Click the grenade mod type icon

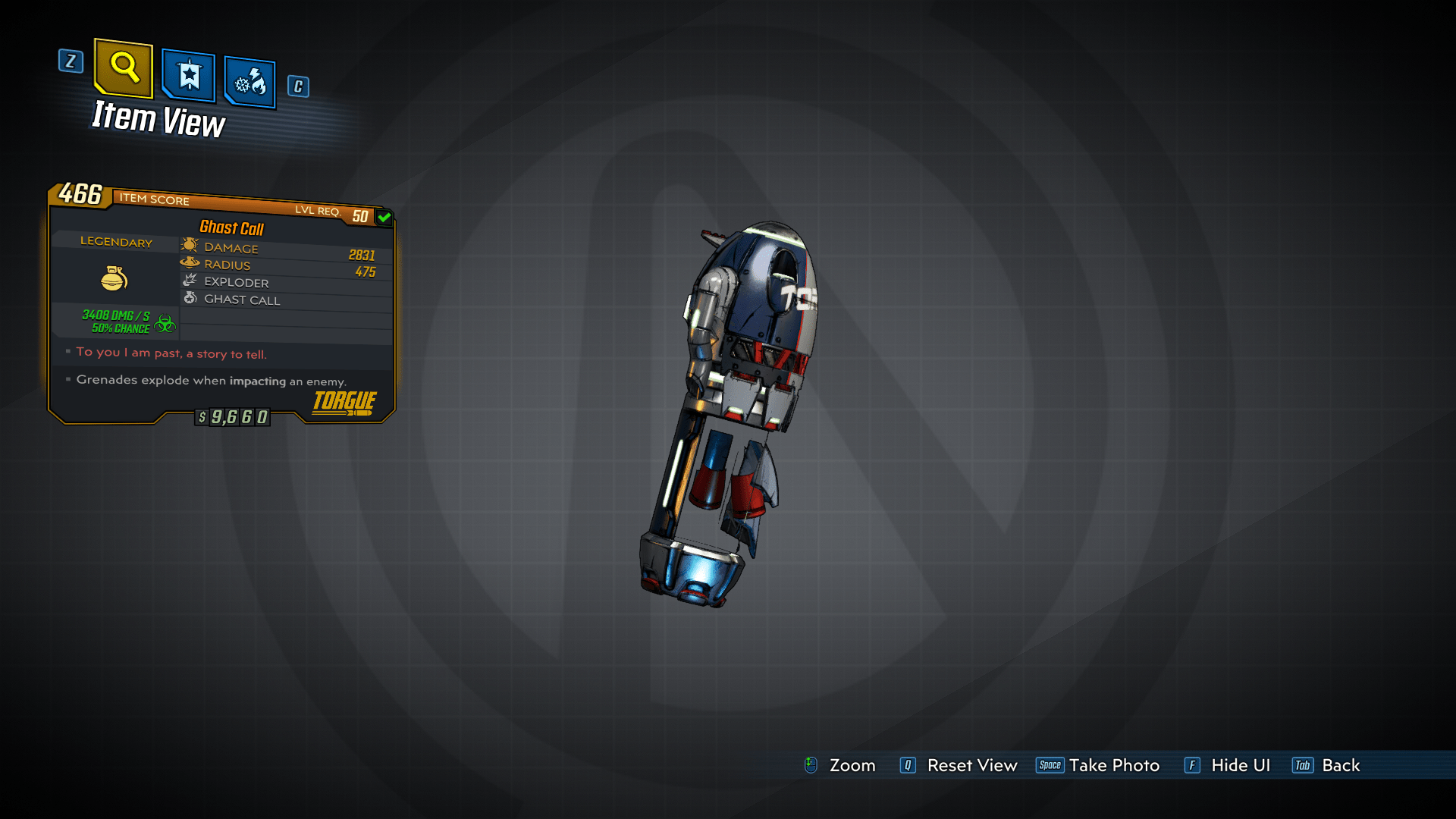click(115, 278)
